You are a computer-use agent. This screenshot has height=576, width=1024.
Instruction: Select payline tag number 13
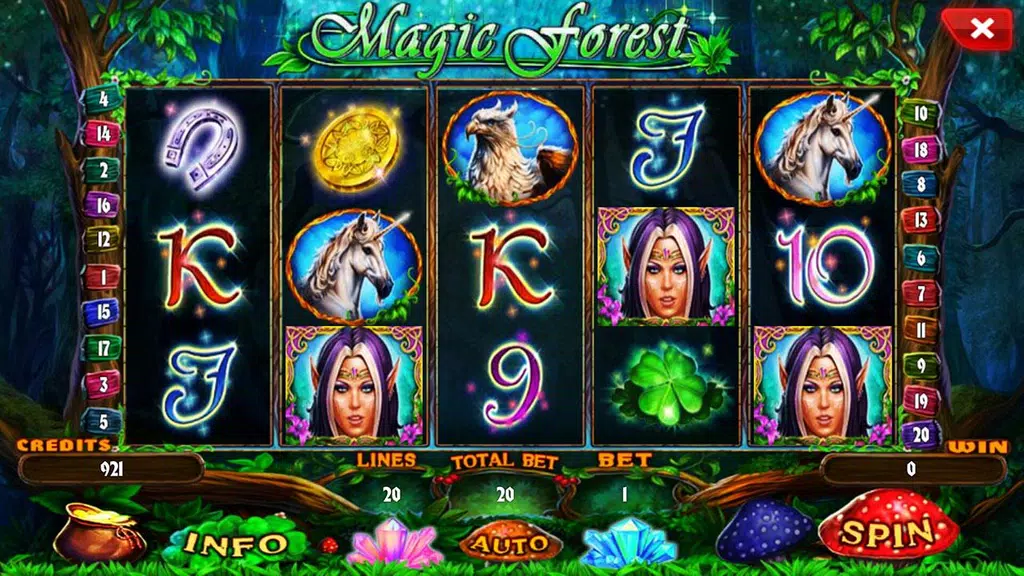tap(920, 220)
